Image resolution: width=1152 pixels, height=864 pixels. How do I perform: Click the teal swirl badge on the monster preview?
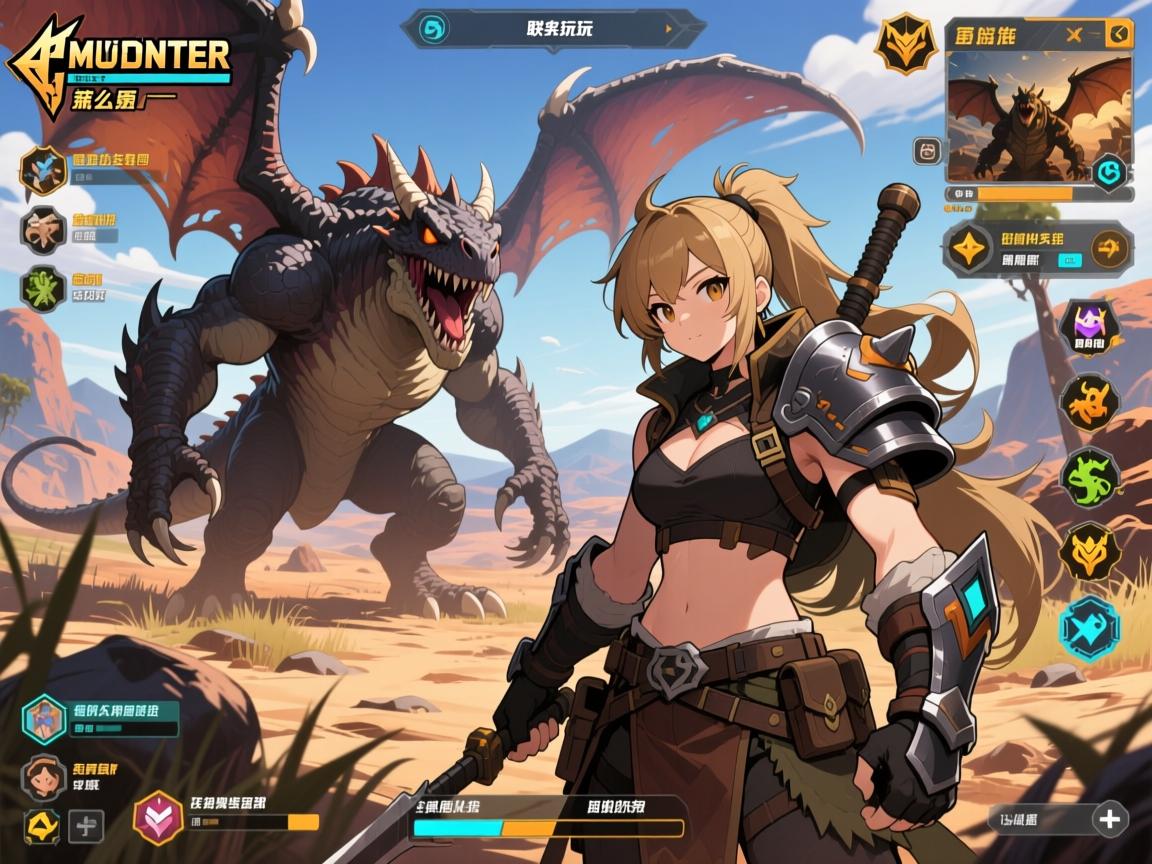click(1107, 173)
